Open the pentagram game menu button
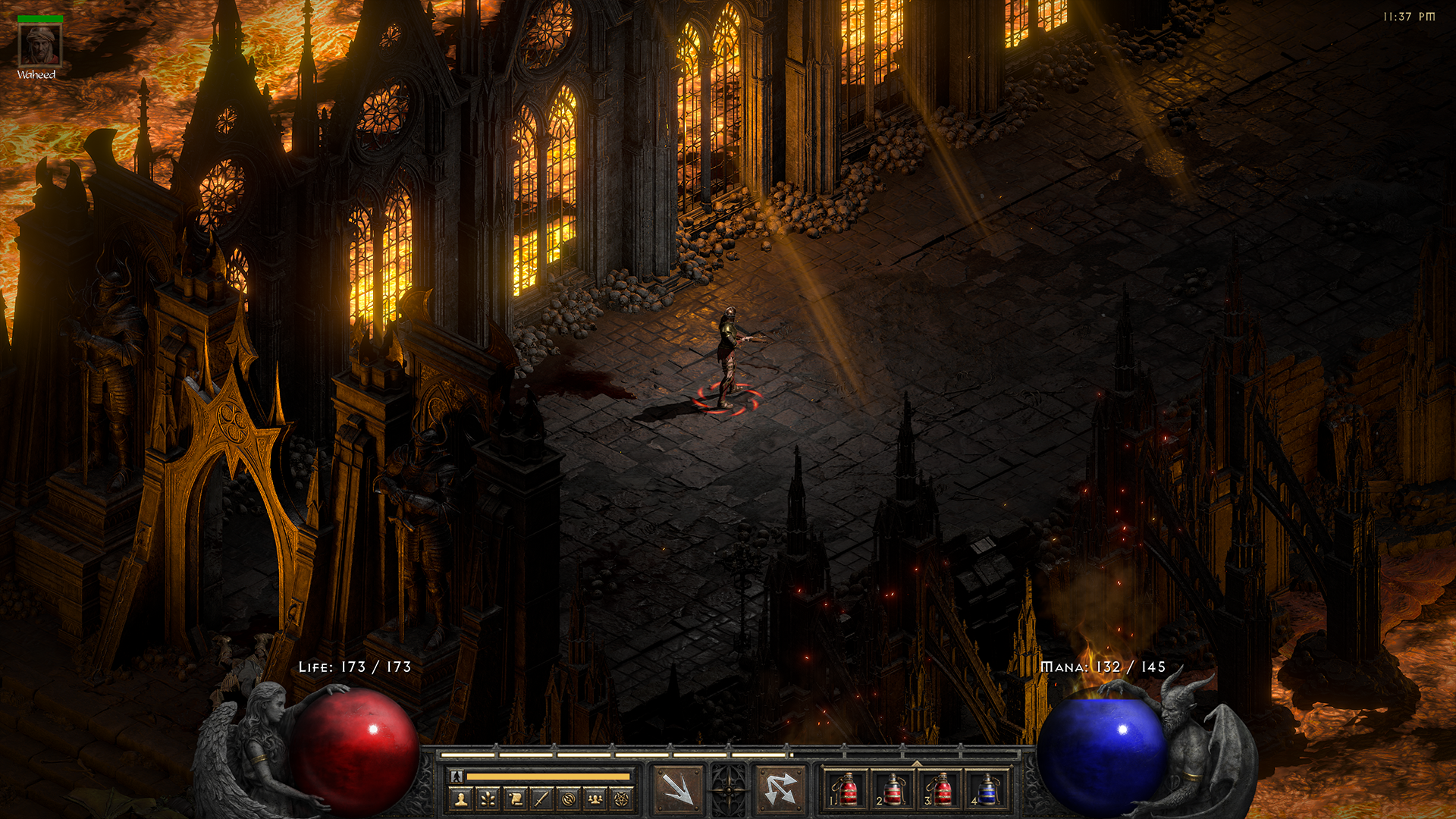The height and width of the screenshot is (819, 1456). [x=622, y=799]
